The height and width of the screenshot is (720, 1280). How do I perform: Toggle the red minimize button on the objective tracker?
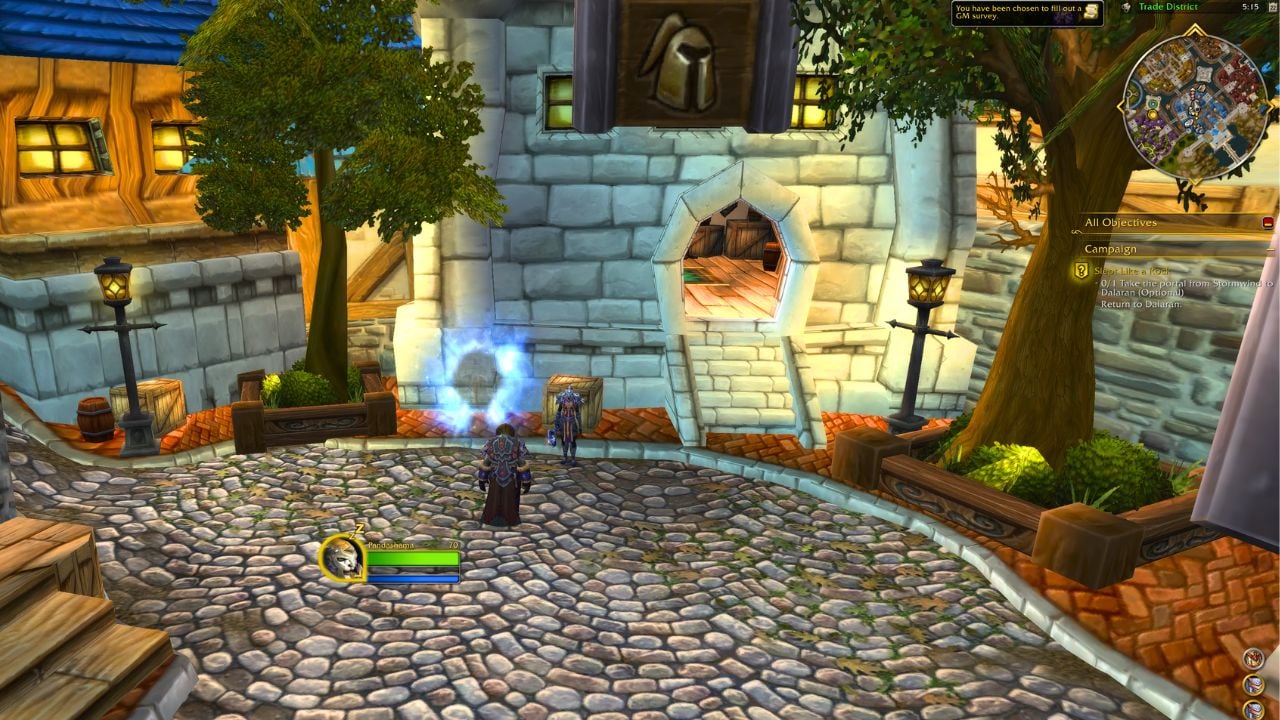[1269, 223]
